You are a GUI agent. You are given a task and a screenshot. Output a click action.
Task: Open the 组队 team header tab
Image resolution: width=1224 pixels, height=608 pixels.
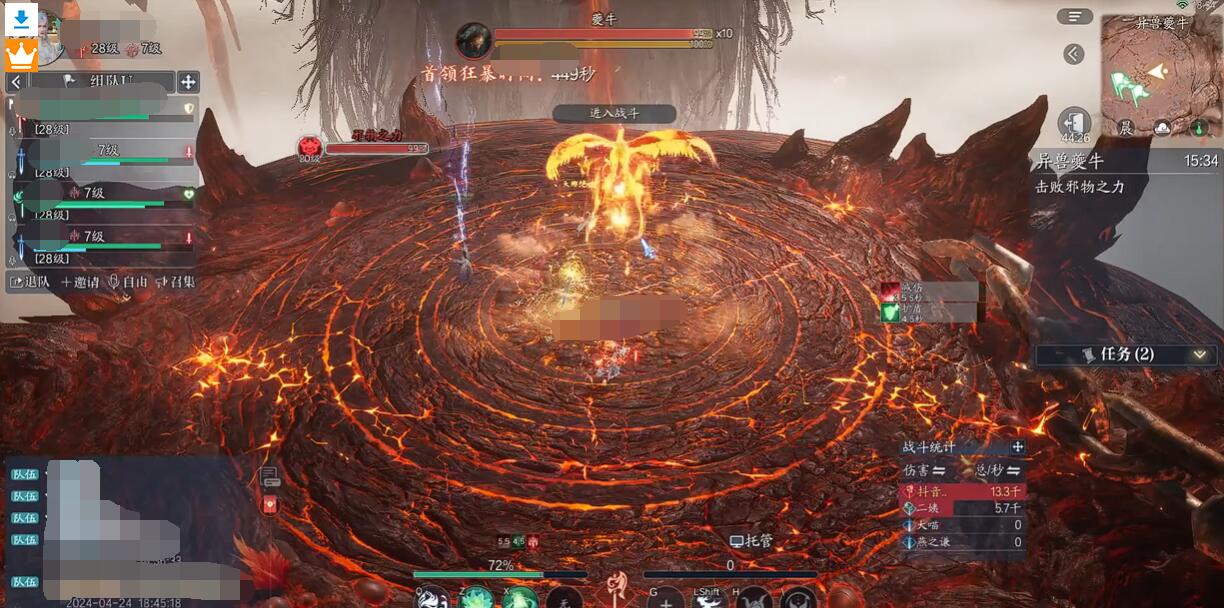(x=98, y=82)
